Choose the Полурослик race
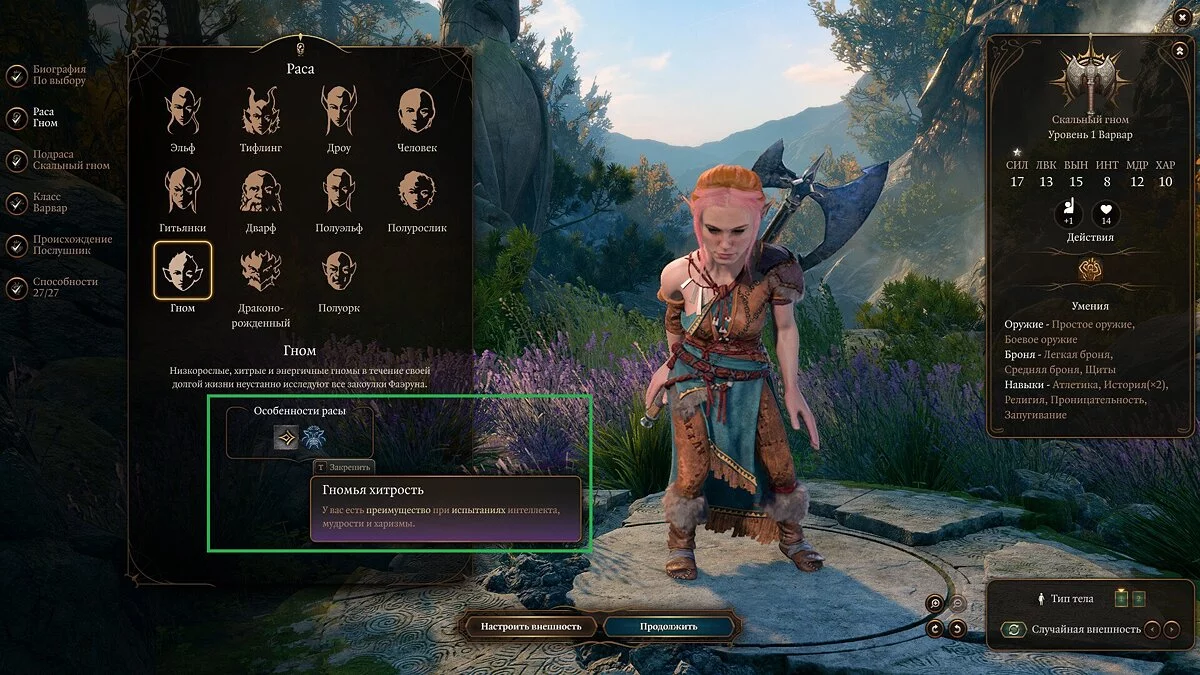The height and width of the screenshot is (675, 1200). point(417,191)
